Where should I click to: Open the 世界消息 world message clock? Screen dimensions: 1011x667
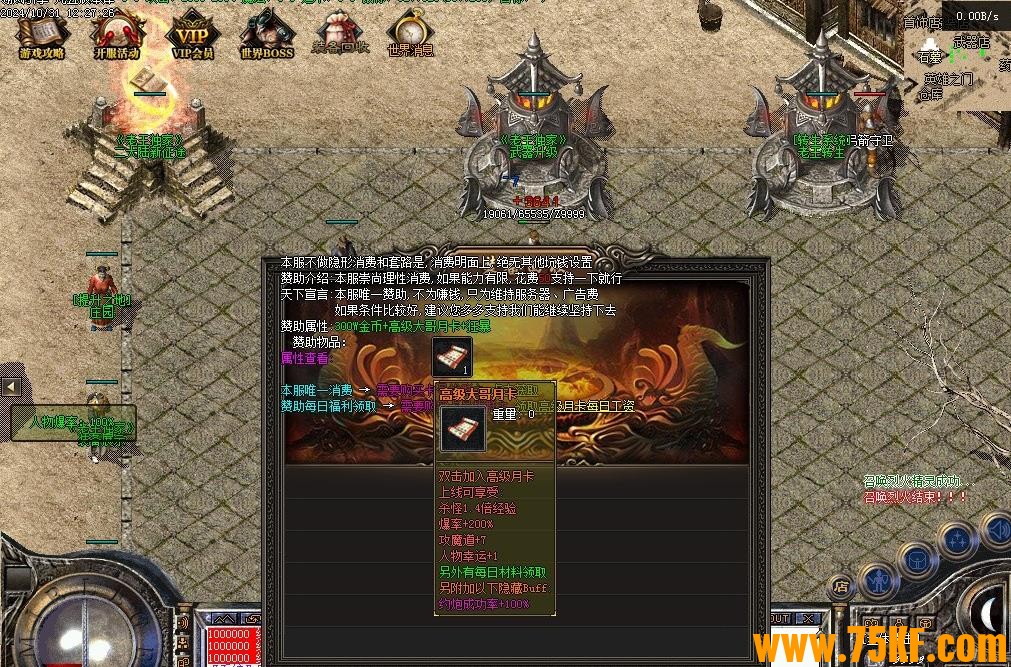pos(410,35)
